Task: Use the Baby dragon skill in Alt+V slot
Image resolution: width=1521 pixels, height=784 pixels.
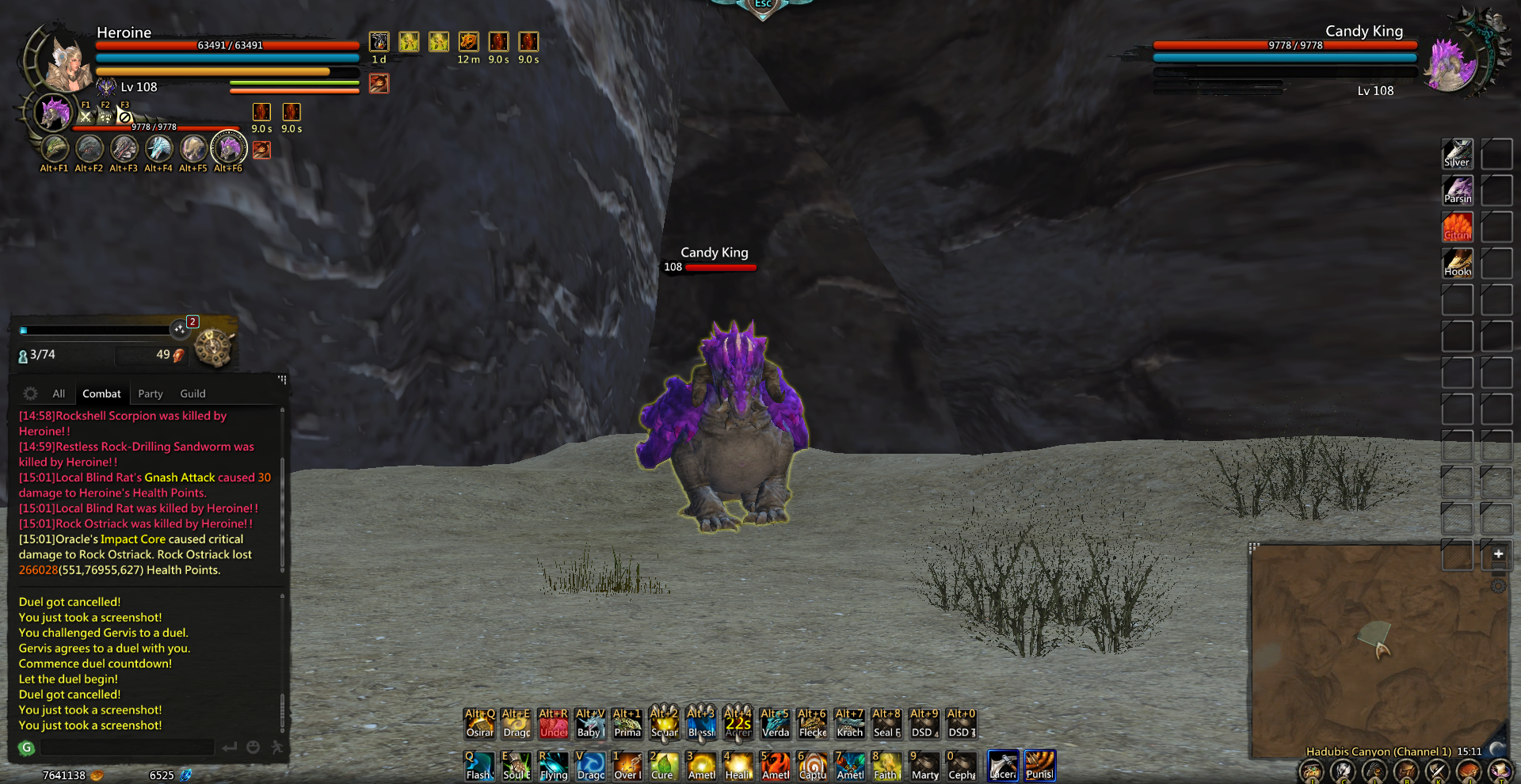Action: tap(590, 723)
